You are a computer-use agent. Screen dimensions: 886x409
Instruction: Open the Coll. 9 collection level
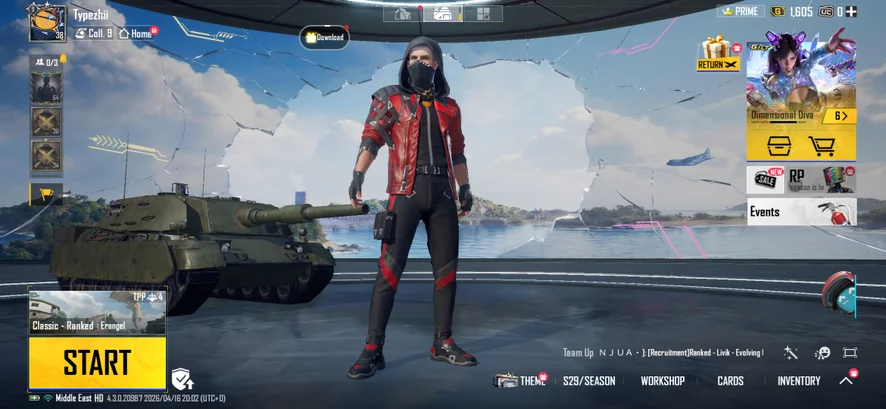click(x=95, y=33)
